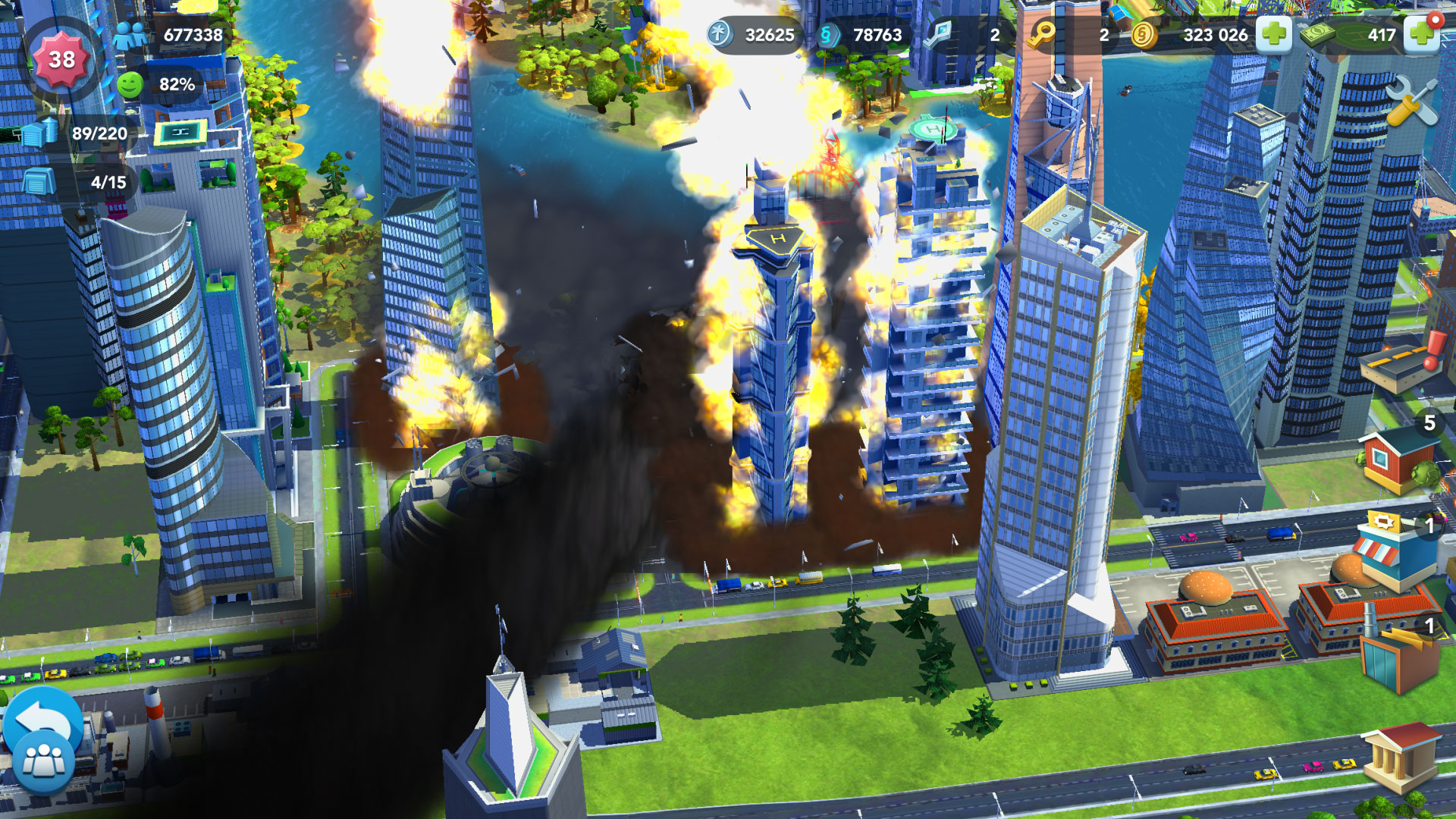Click the plus with red notification badge
Viewport: 1456px width, 819px height.
[x=1421, y=35]
